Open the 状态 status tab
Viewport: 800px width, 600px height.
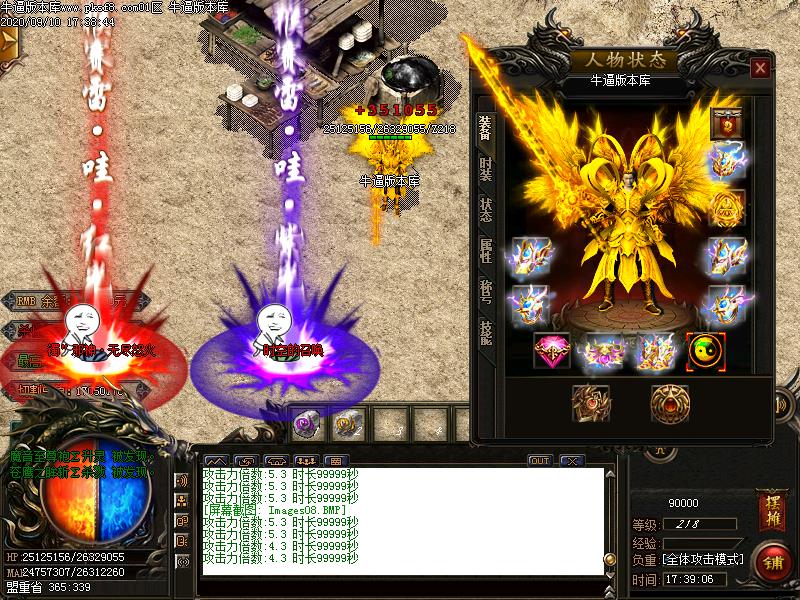click(486, 209)
